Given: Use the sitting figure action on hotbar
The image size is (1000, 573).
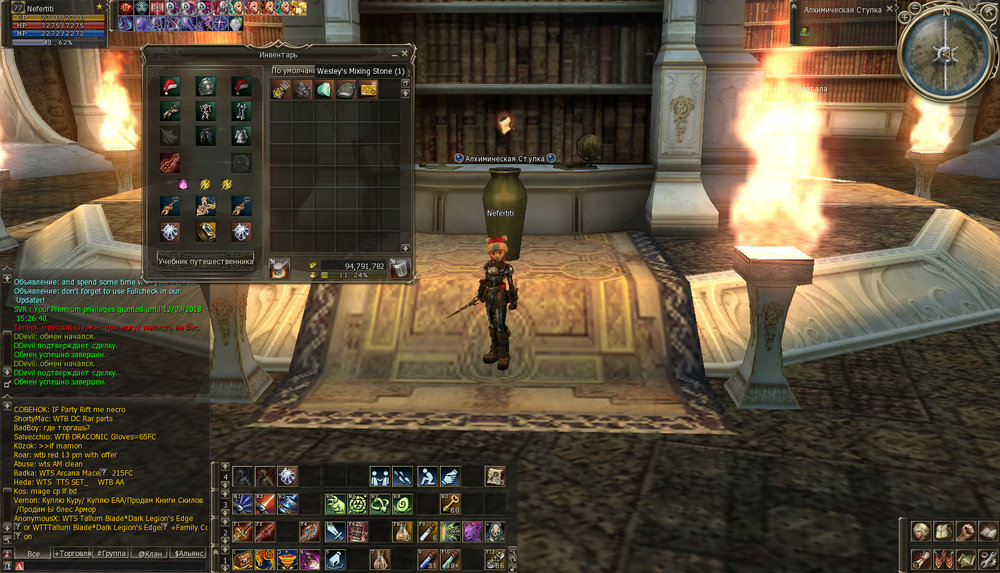Looking at the screenshot, I should (x=427, y=476).
